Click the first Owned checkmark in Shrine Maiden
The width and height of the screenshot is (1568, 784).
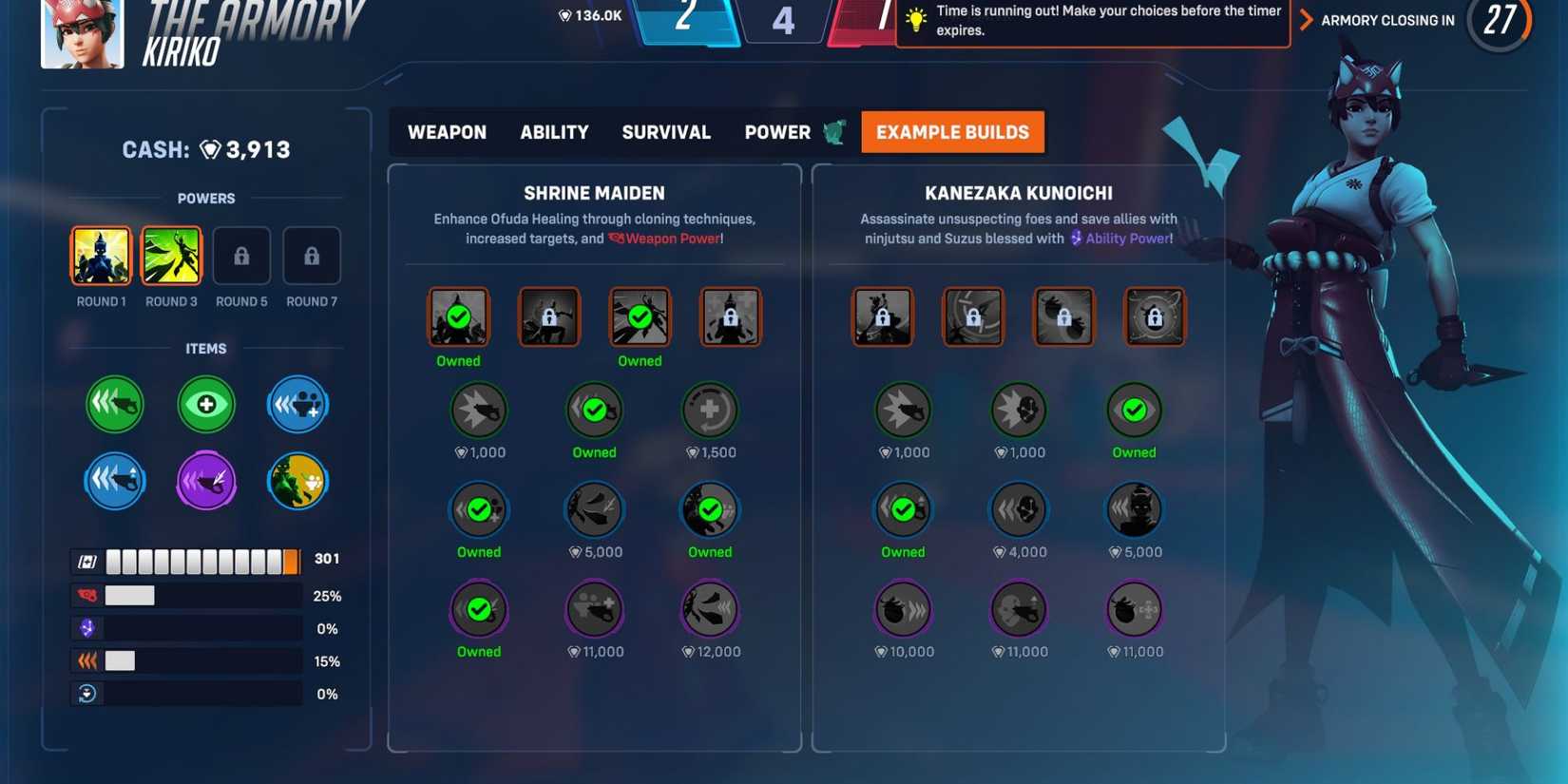coord(459,316)
